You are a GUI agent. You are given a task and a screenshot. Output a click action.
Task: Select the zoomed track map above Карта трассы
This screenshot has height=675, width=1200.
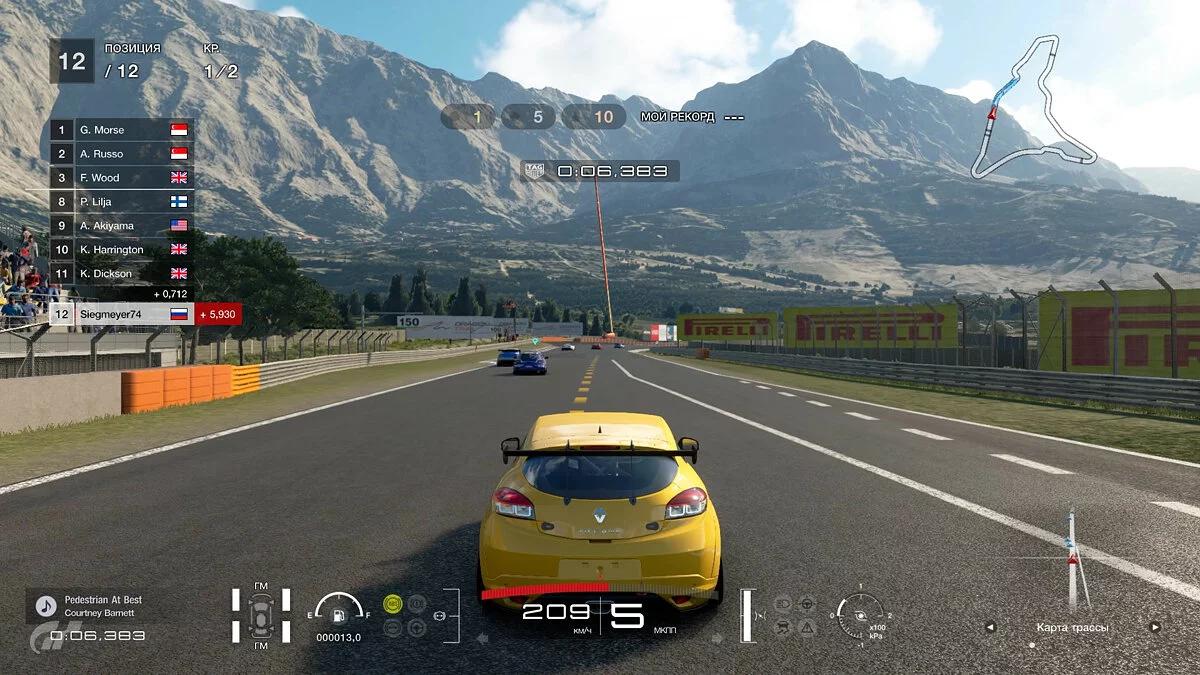pos(1072,560)
